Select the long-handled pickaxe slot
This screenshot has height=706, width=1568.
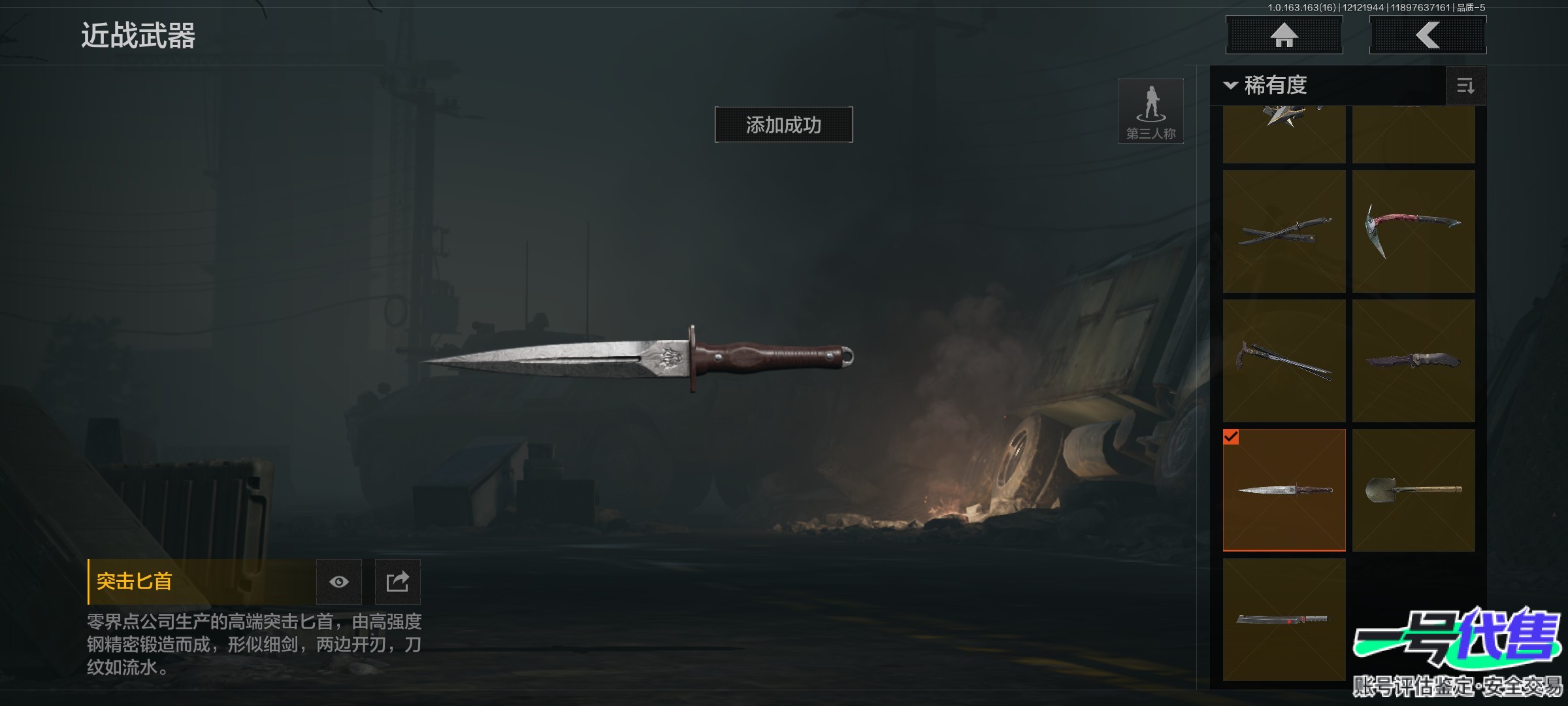click(x=1284, y=361)
